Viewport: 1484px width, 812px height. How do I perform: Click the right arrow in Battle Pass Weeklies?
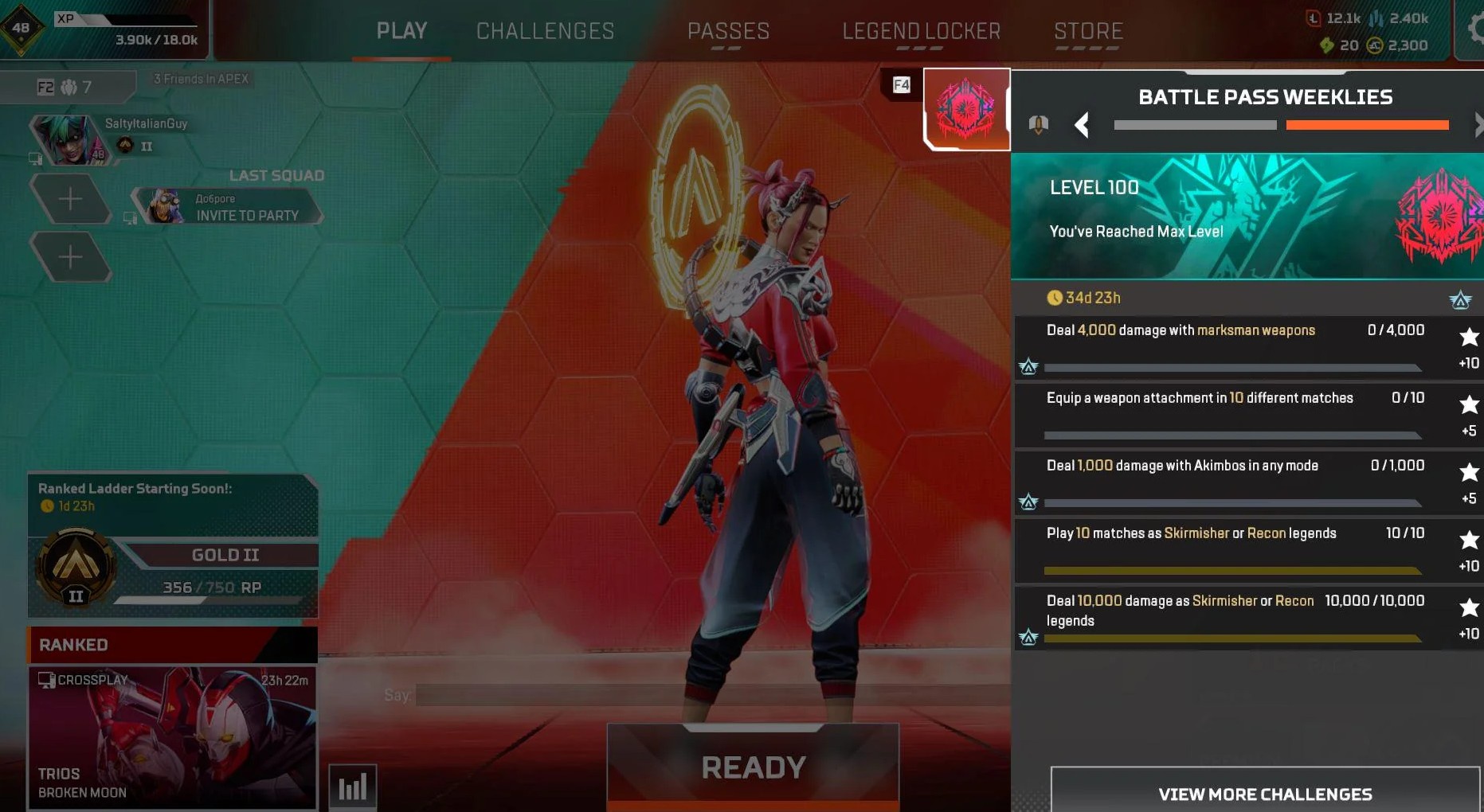pos(1478,125)
